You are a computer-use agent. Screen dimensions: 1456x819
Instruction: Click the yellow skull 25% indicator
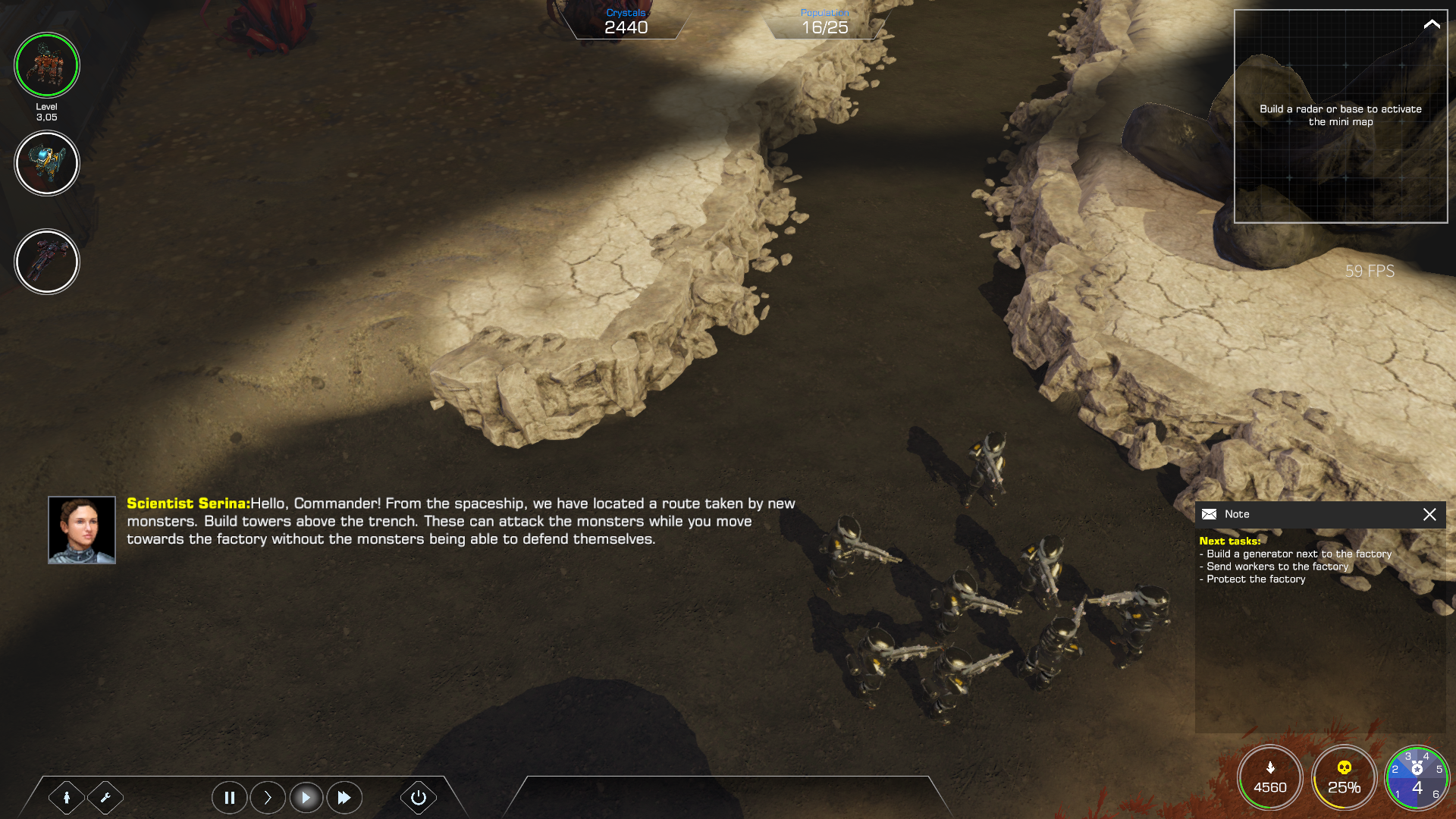pyautogui.click(x=1344, y=778)
